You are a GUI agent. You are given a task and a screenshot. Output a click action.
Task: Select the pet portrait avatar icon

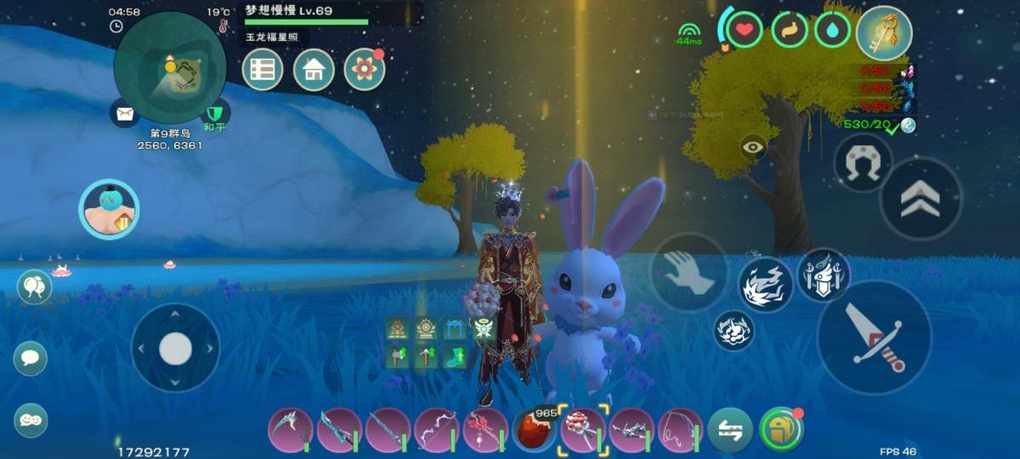click(x=108, y=210)
